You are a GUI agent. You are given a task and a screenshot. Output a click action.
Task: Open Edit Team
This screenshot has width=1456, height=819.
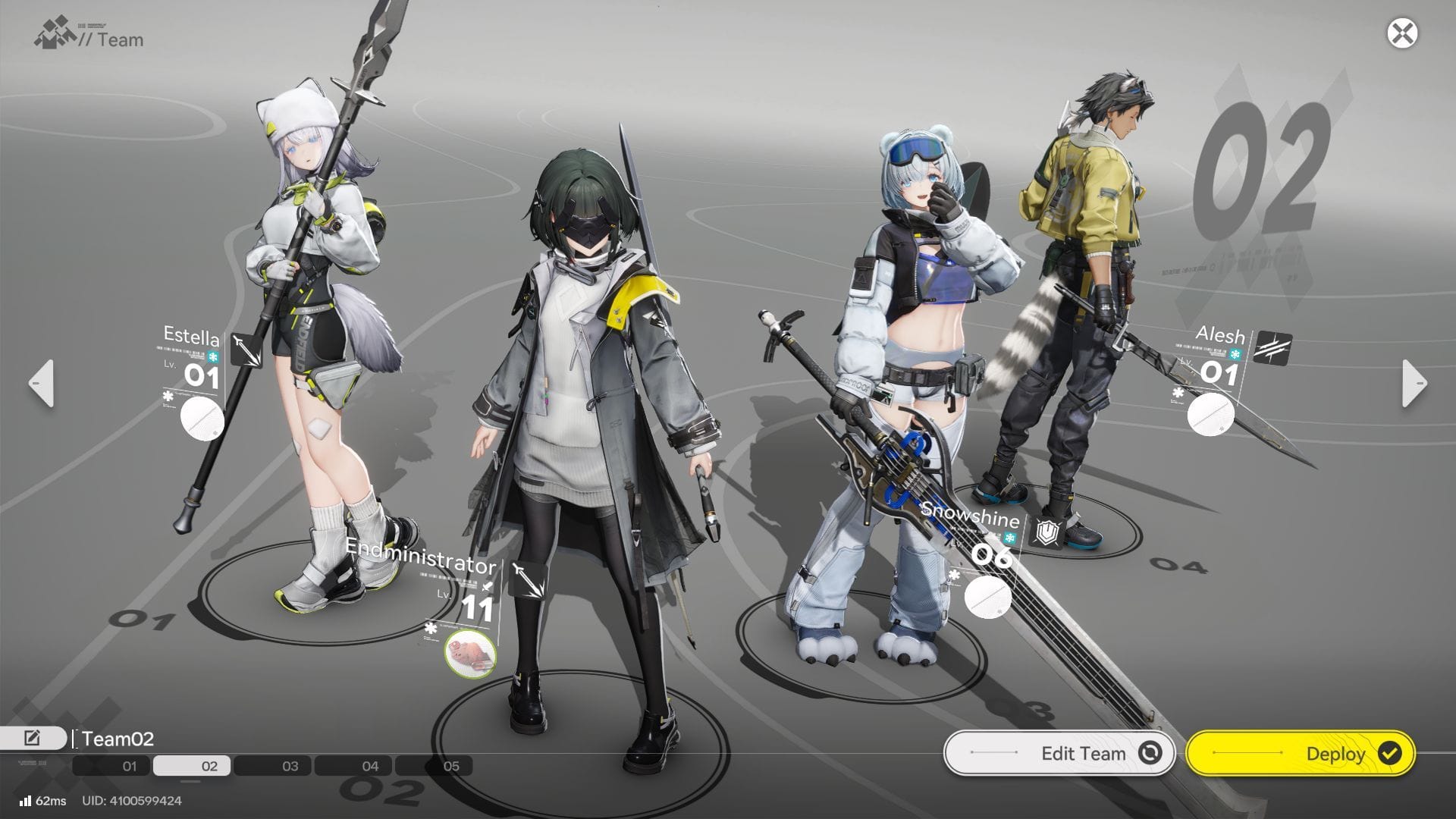tap(1059, 753)
